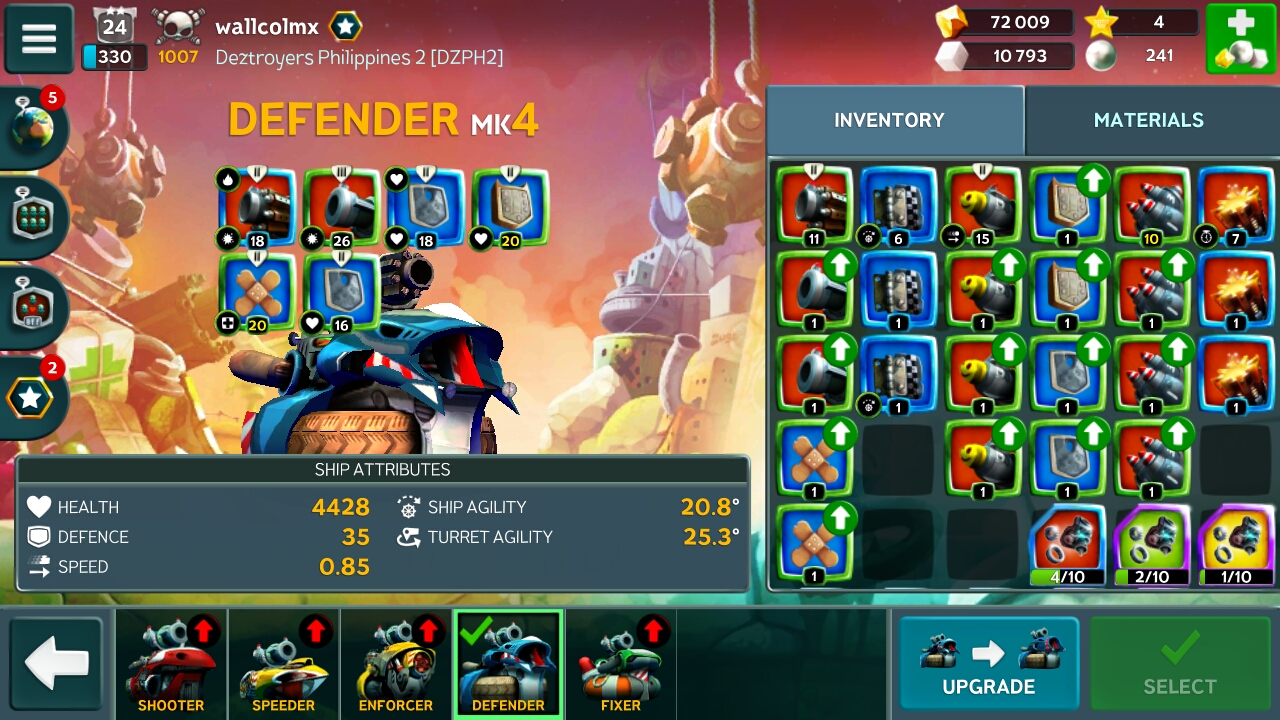Click the Select ship button

(1179, 664)
